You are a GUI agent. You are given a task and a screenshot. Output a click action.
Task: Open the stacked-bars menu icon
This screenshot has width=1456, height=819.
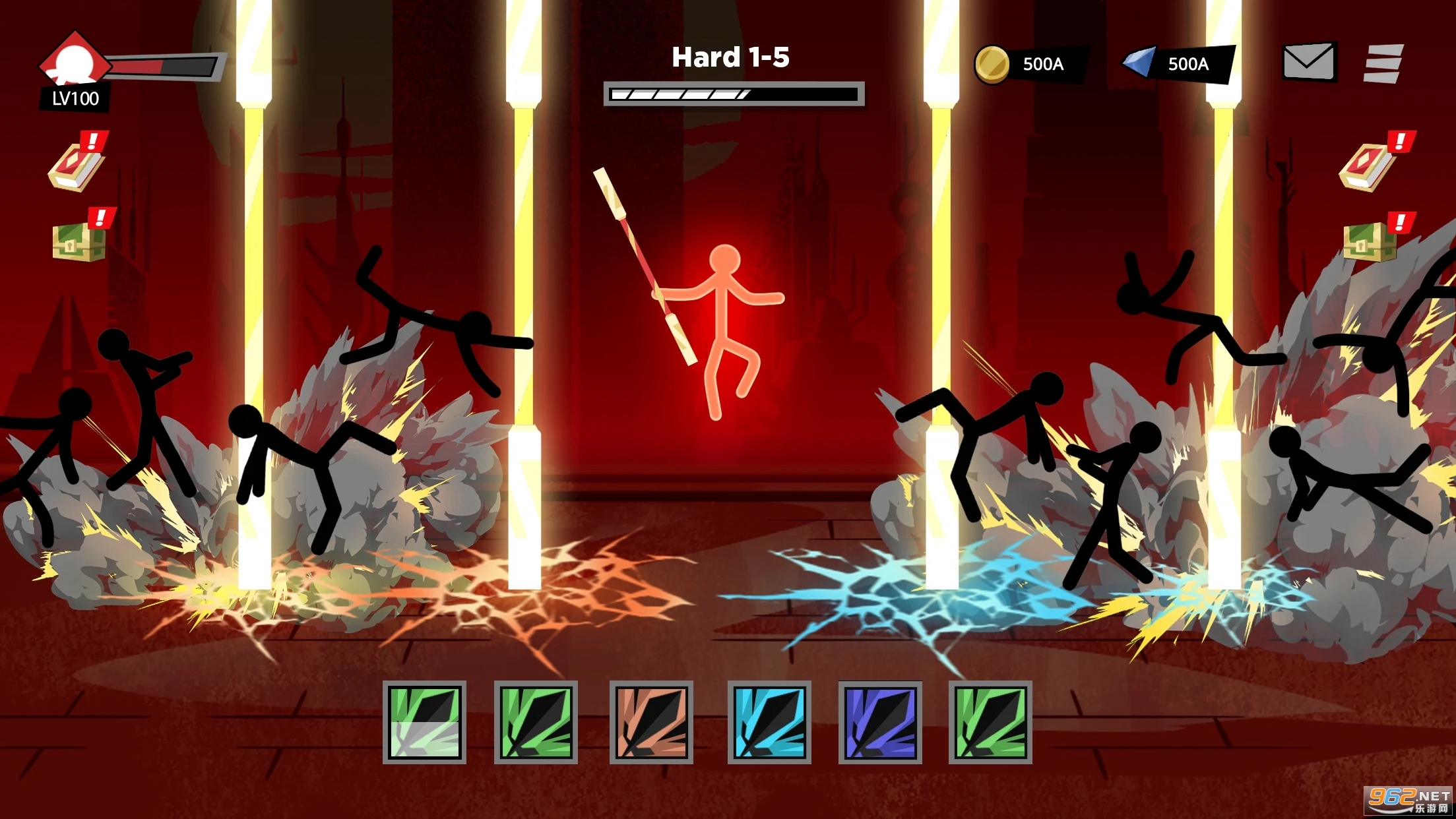[x=1383, y=63]
